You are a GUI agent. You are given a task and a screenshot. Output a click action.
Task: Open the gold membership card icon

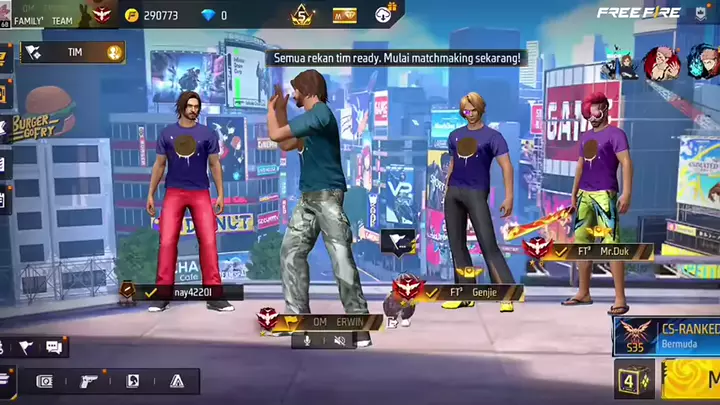[x=344, y=15]
